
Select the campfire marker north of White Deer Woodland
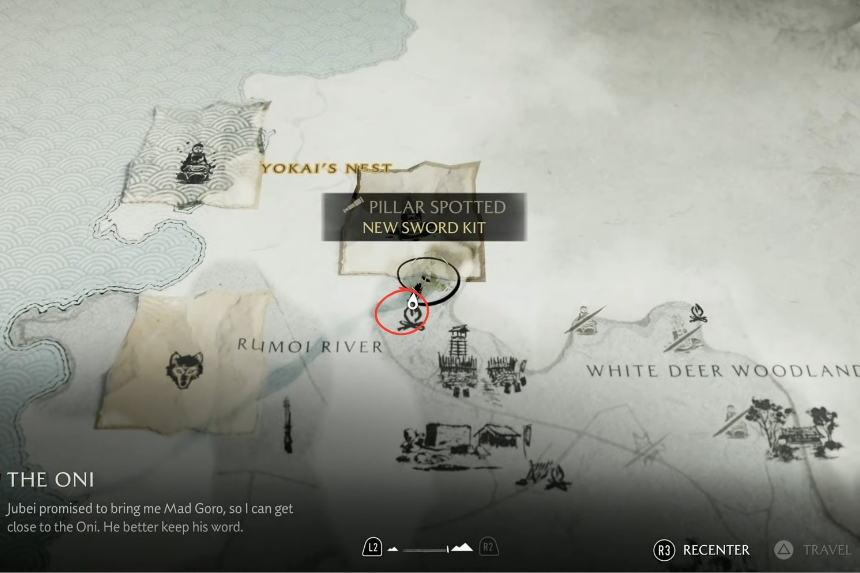pos(696,314)
